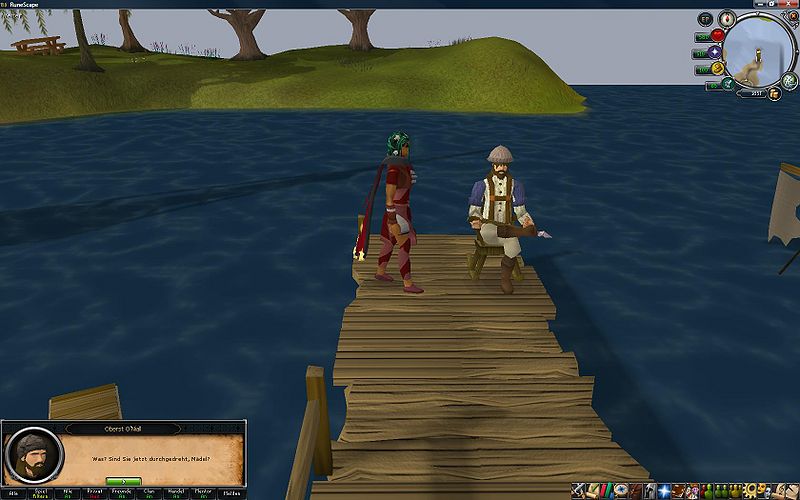Open the crossed swords combat tab
The width and height of the screenshot is (800, 500).
[579, 490]
